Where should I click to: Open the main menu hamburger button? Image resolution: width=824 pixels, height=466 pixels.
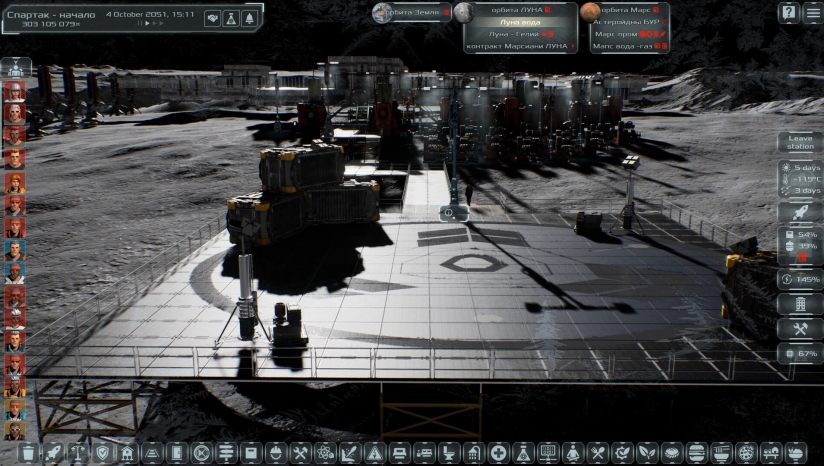[812, 13]
